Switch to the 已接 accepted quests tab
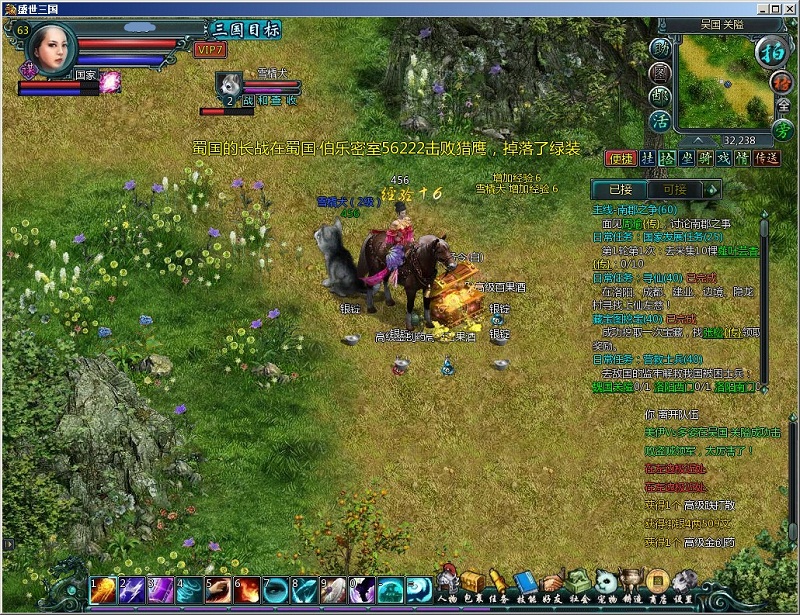The height and width of the screenshot is (615, 800). pyautogui.click(x=619, y=189)
